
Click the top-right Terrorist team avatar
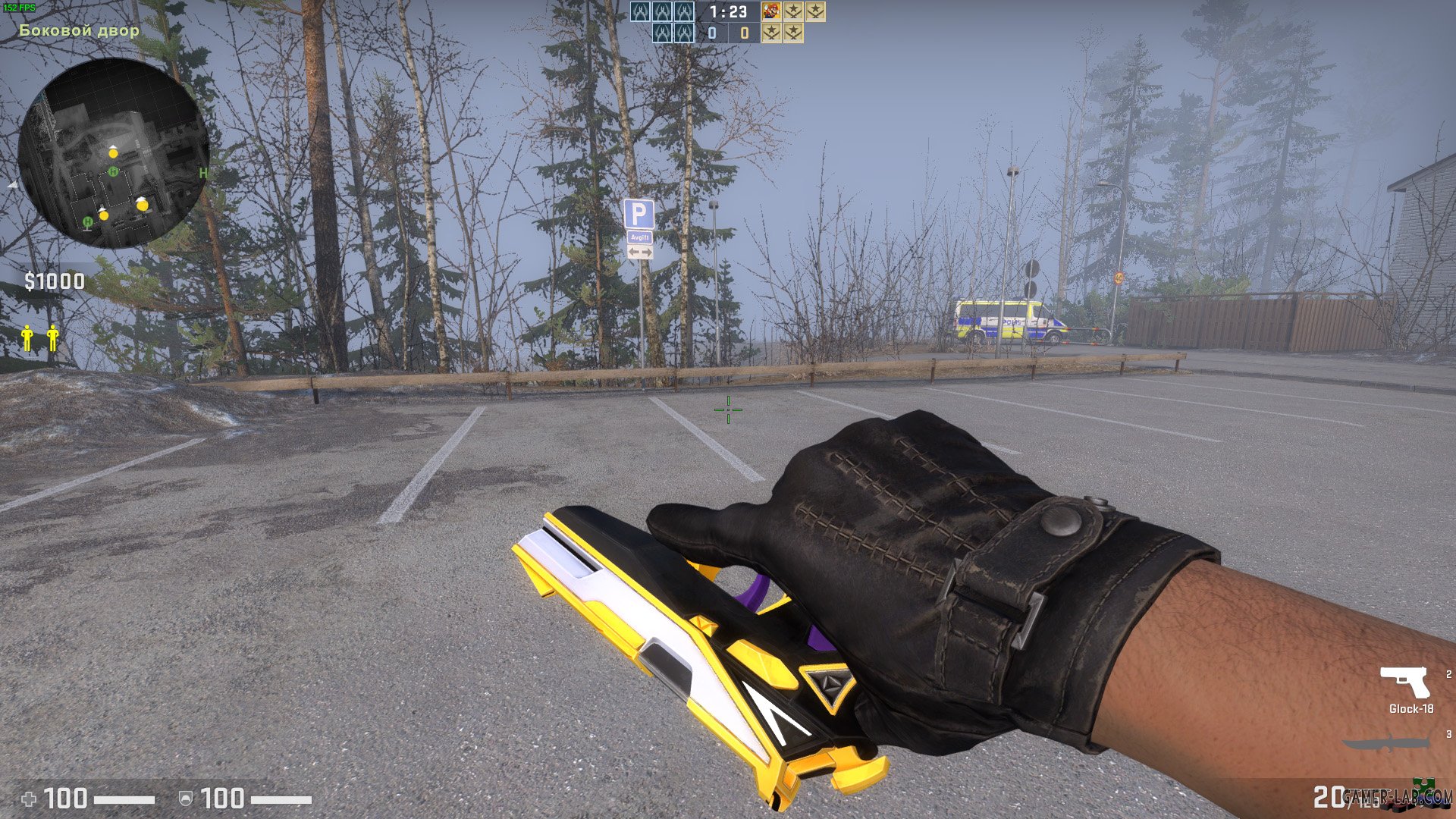815,12
